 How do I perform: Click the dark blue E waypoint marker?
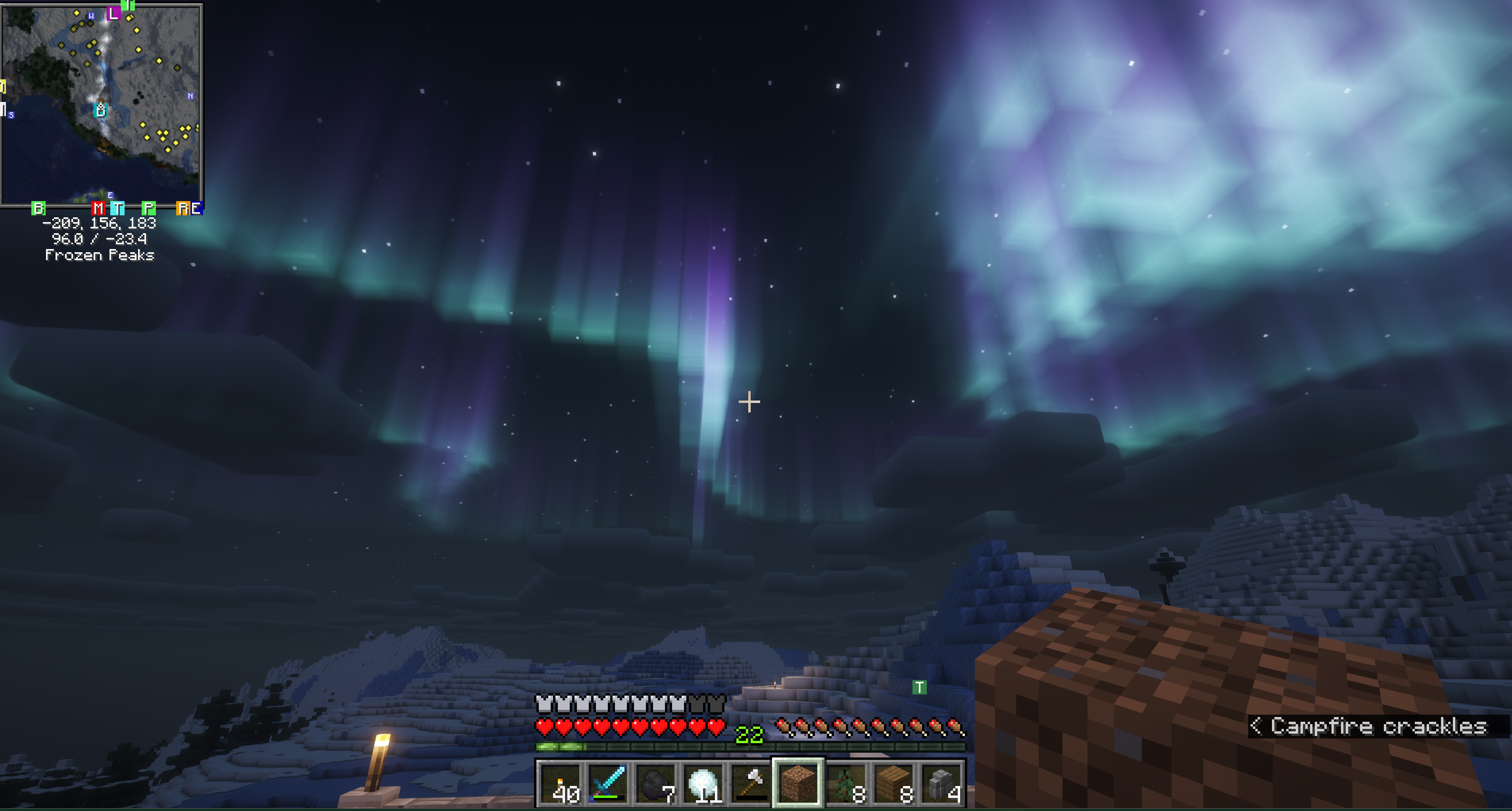tap(197, 208)
